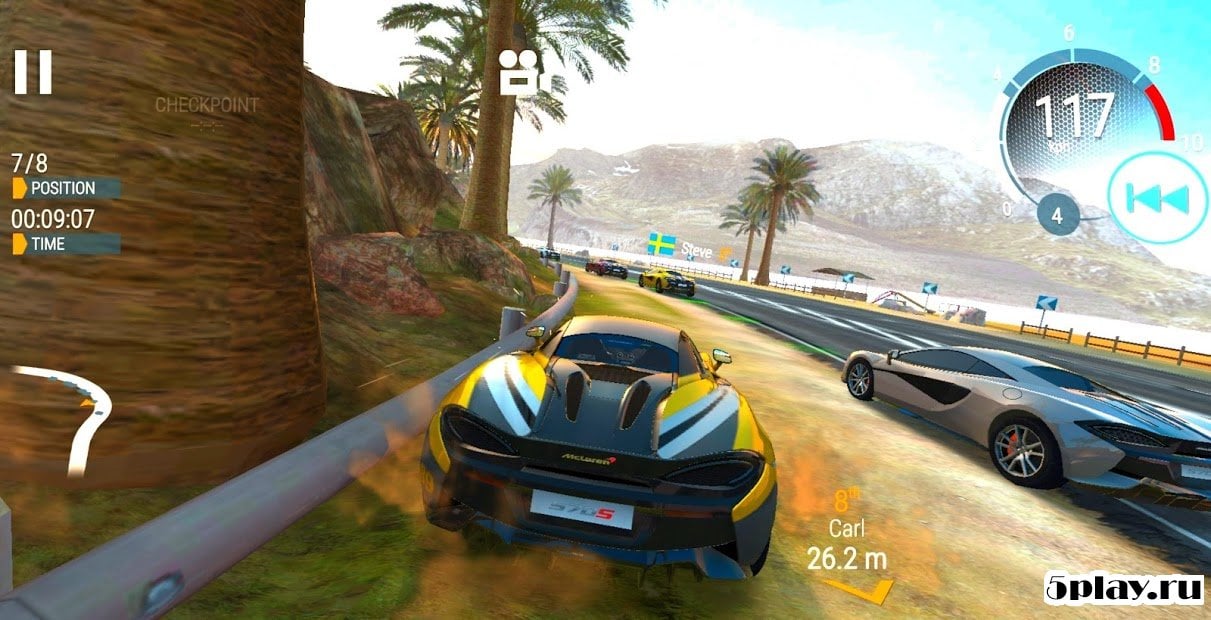Pause the race
Screen dimensions: 1211x620
(x=32, y=72)
